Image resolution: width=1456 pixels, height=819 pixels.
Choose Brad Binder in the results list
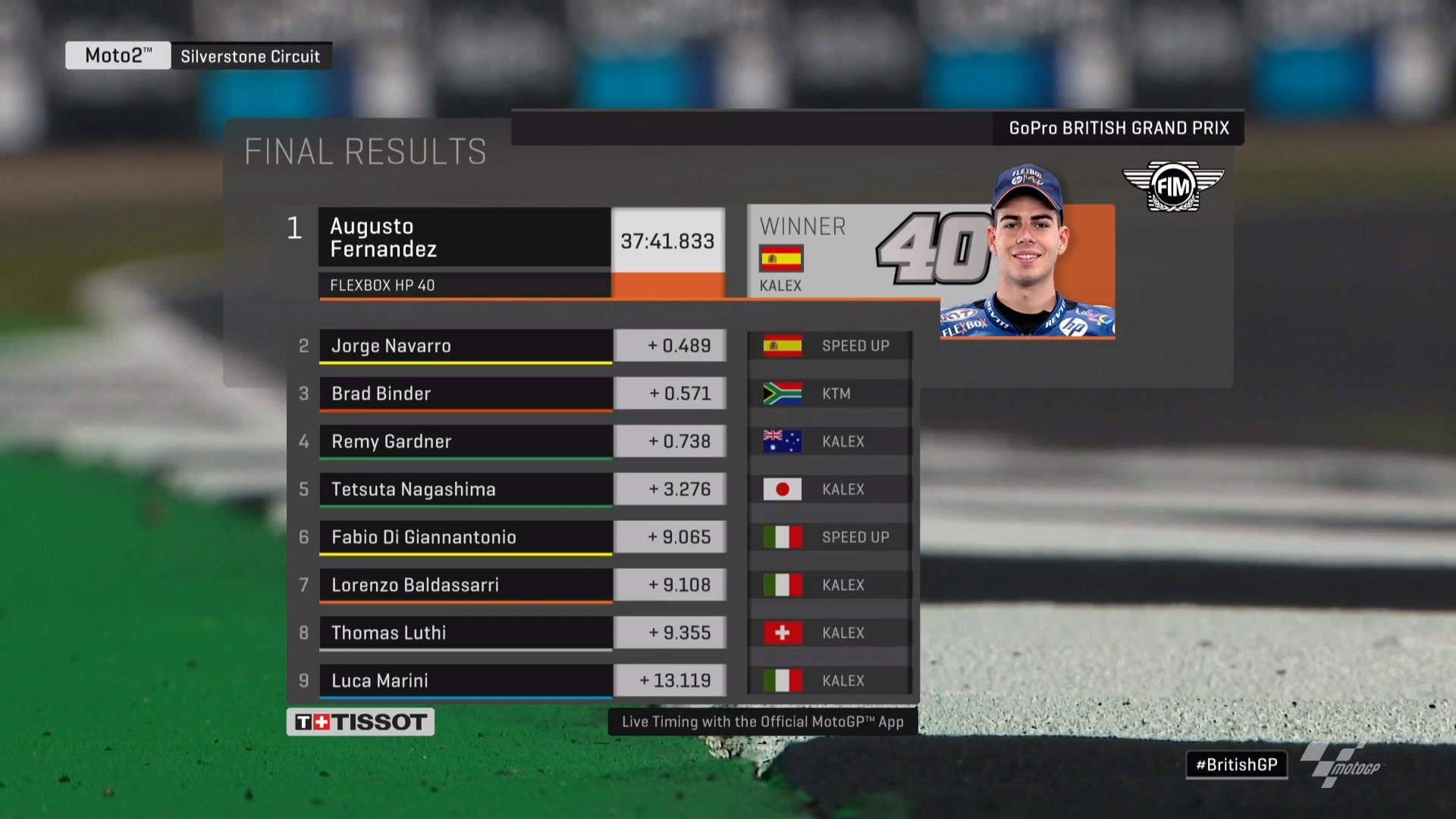pyautogui.click(x=465, y=394)
